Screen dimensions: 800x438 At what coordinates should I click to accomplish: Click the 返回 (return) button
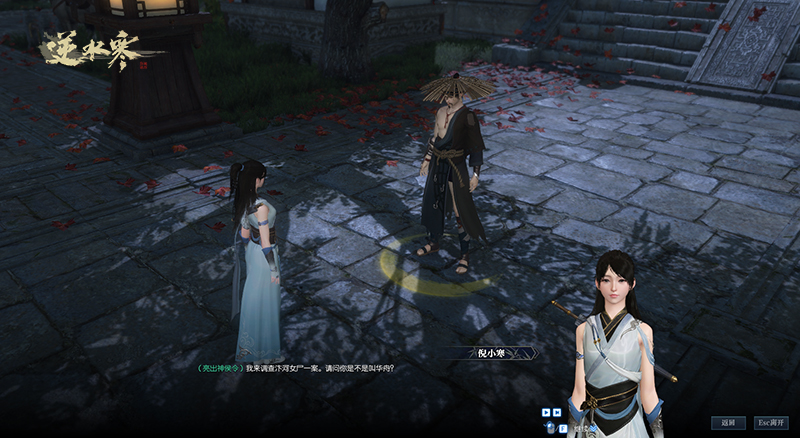coord(729,423)
